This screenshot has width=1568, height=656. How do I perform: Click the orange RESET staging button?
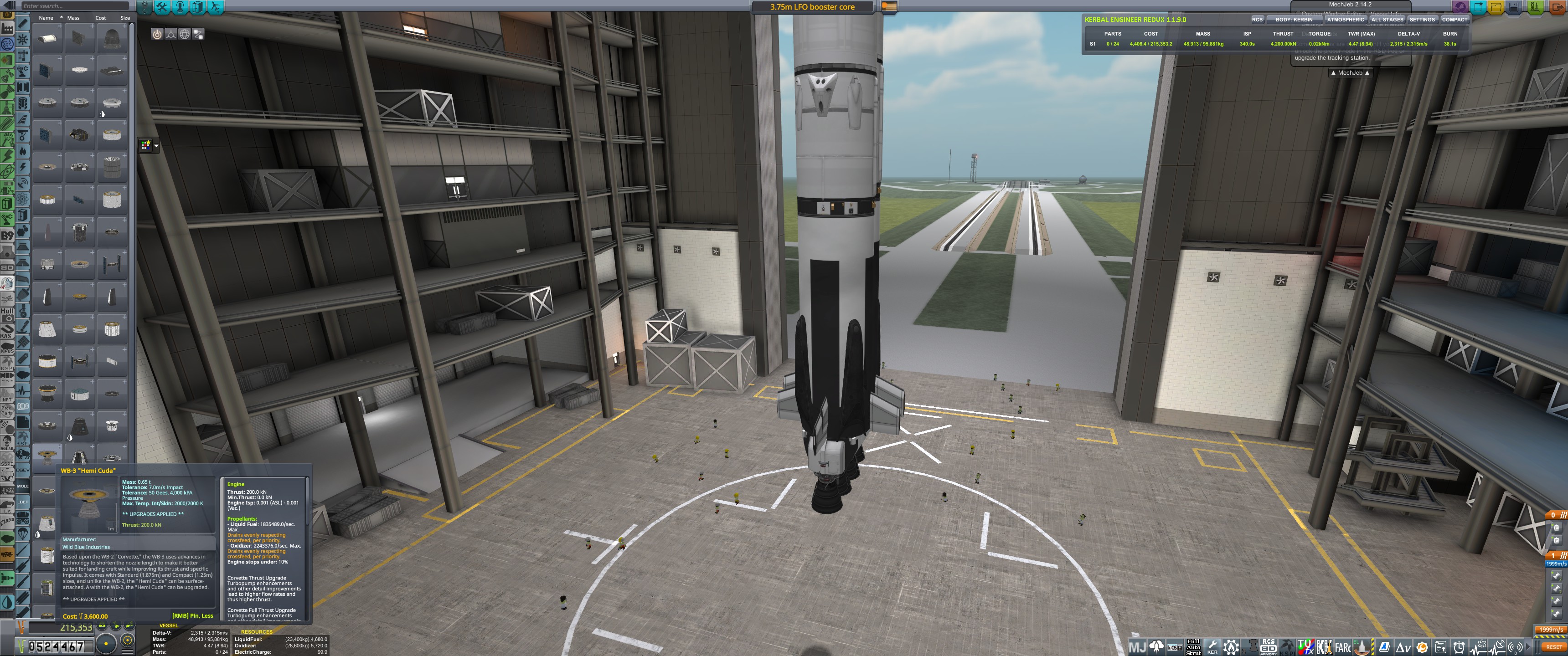1553,647
